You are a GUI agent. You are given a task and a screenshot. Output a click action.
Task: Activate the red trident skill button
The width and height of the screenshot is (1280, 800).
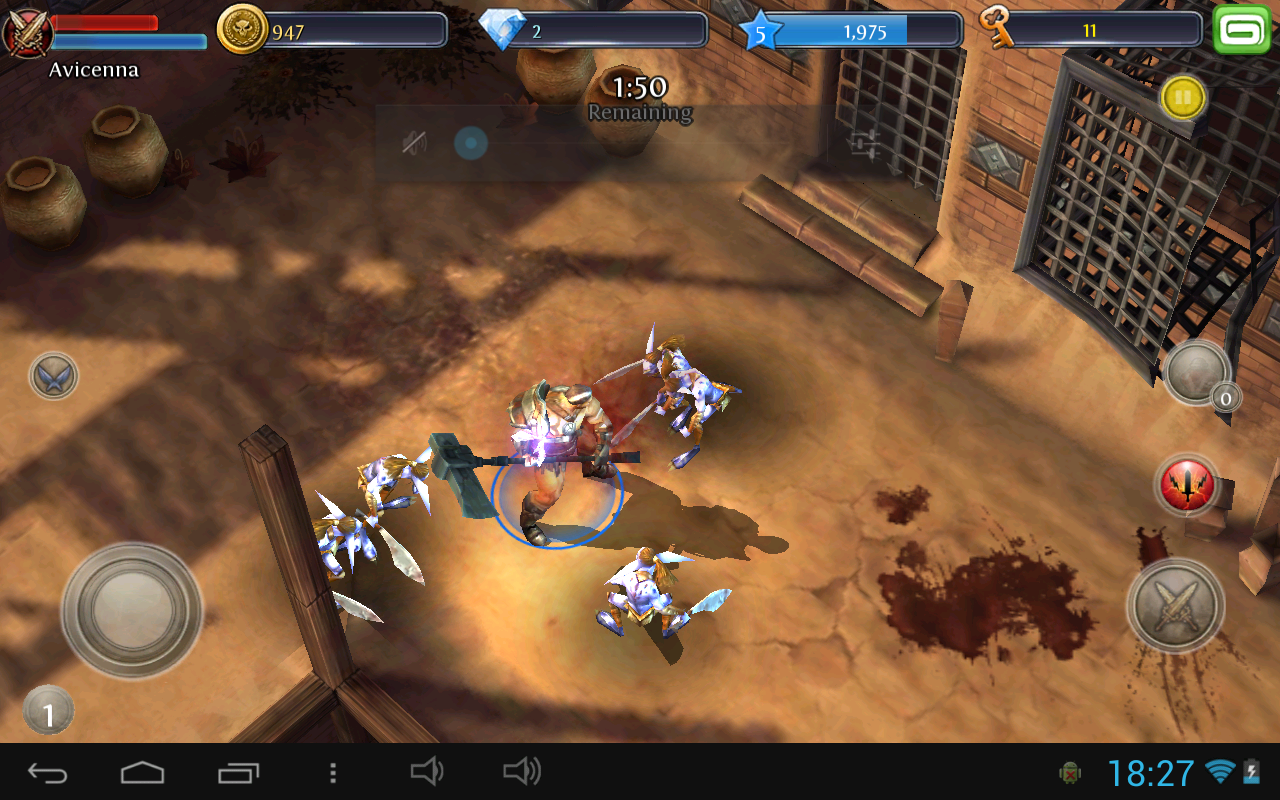tap(1187, 486)
